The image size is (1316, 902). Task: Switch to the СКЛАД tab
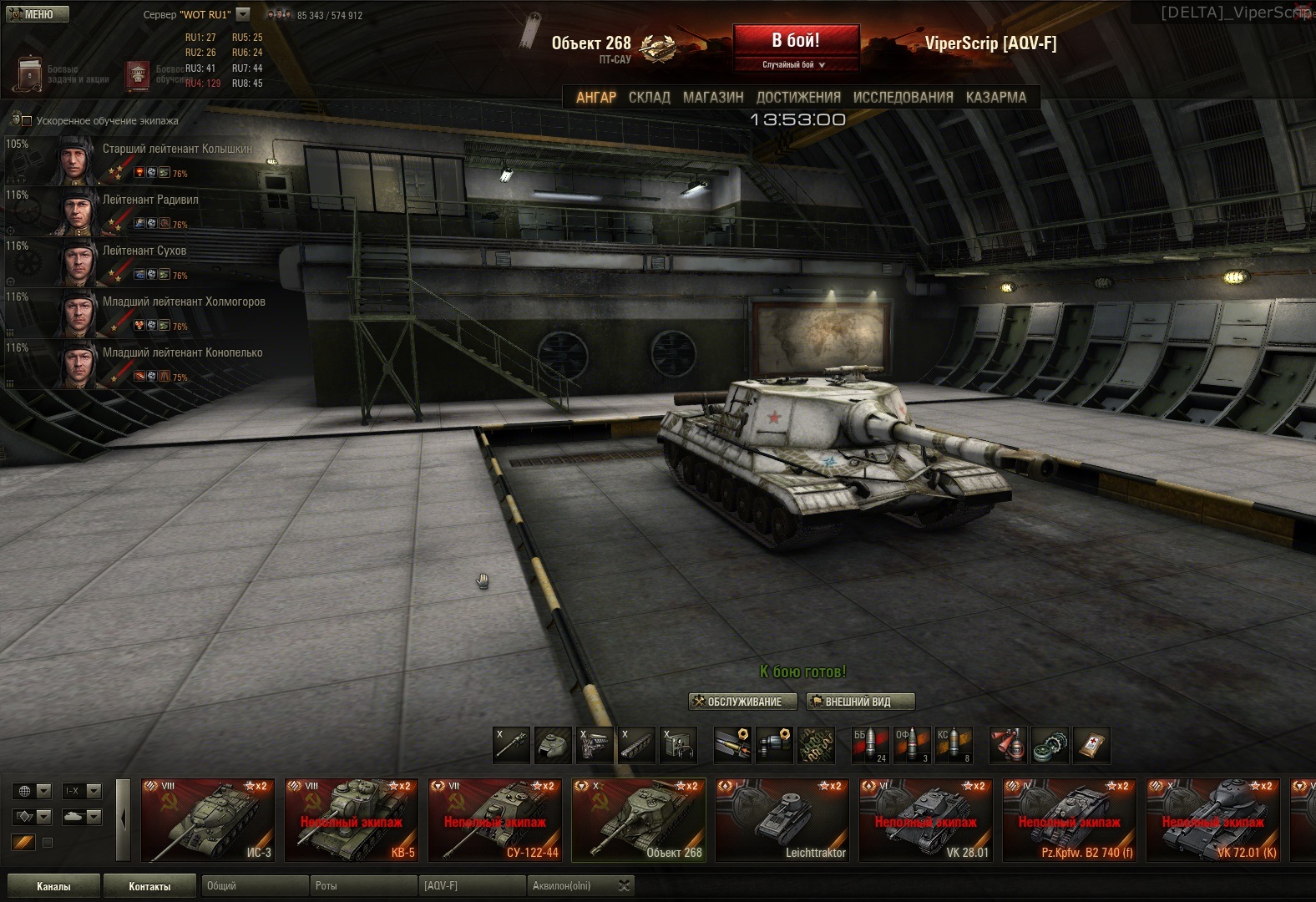click(649, 97)
